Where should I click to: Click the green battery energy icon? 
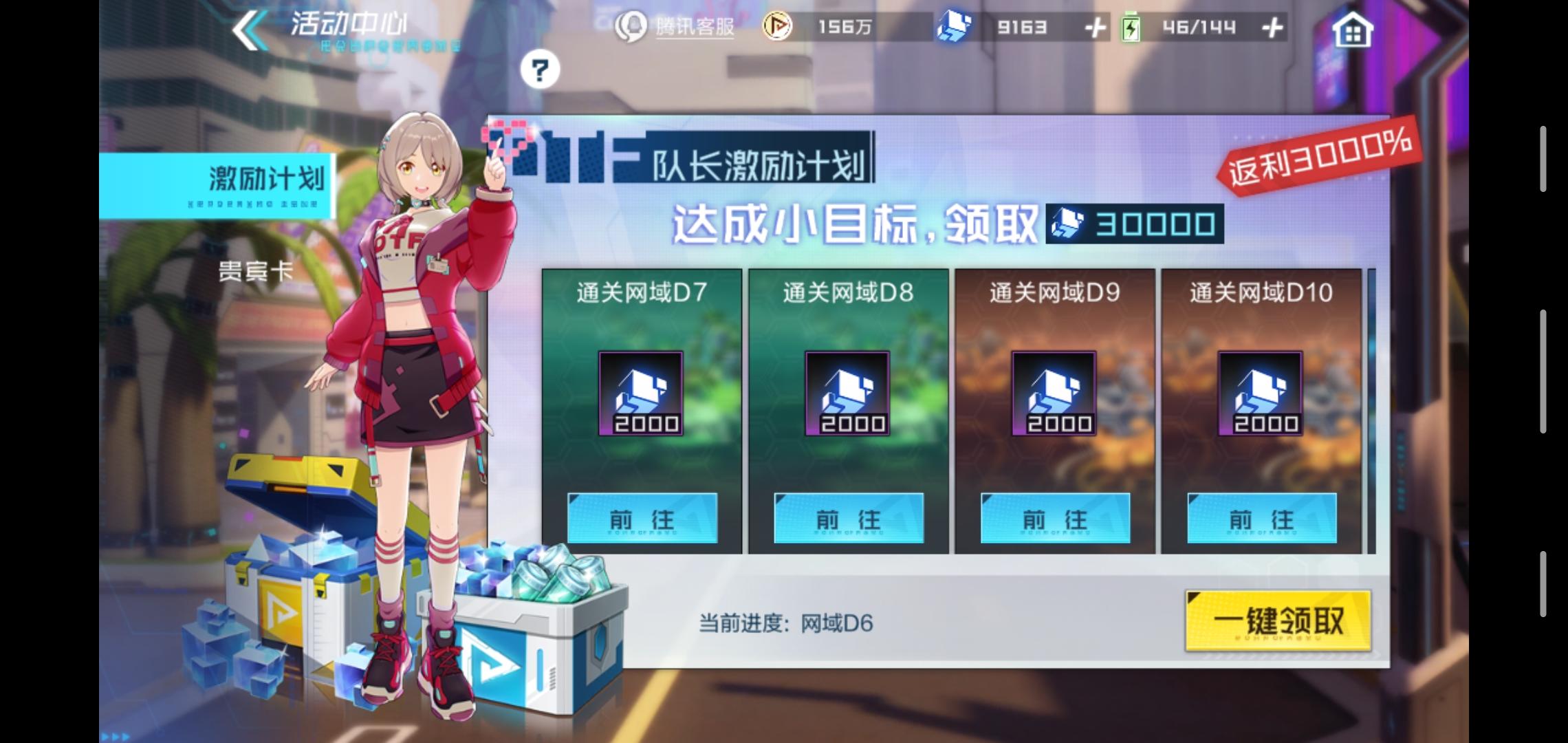pos(1133,27)
